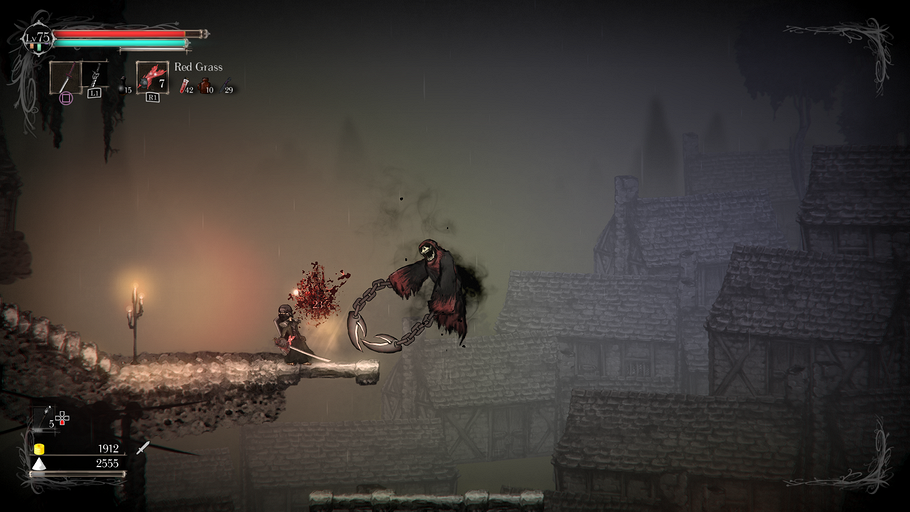Select the black bomb item icon
This screenshot has width=910, height=512.
121,88
